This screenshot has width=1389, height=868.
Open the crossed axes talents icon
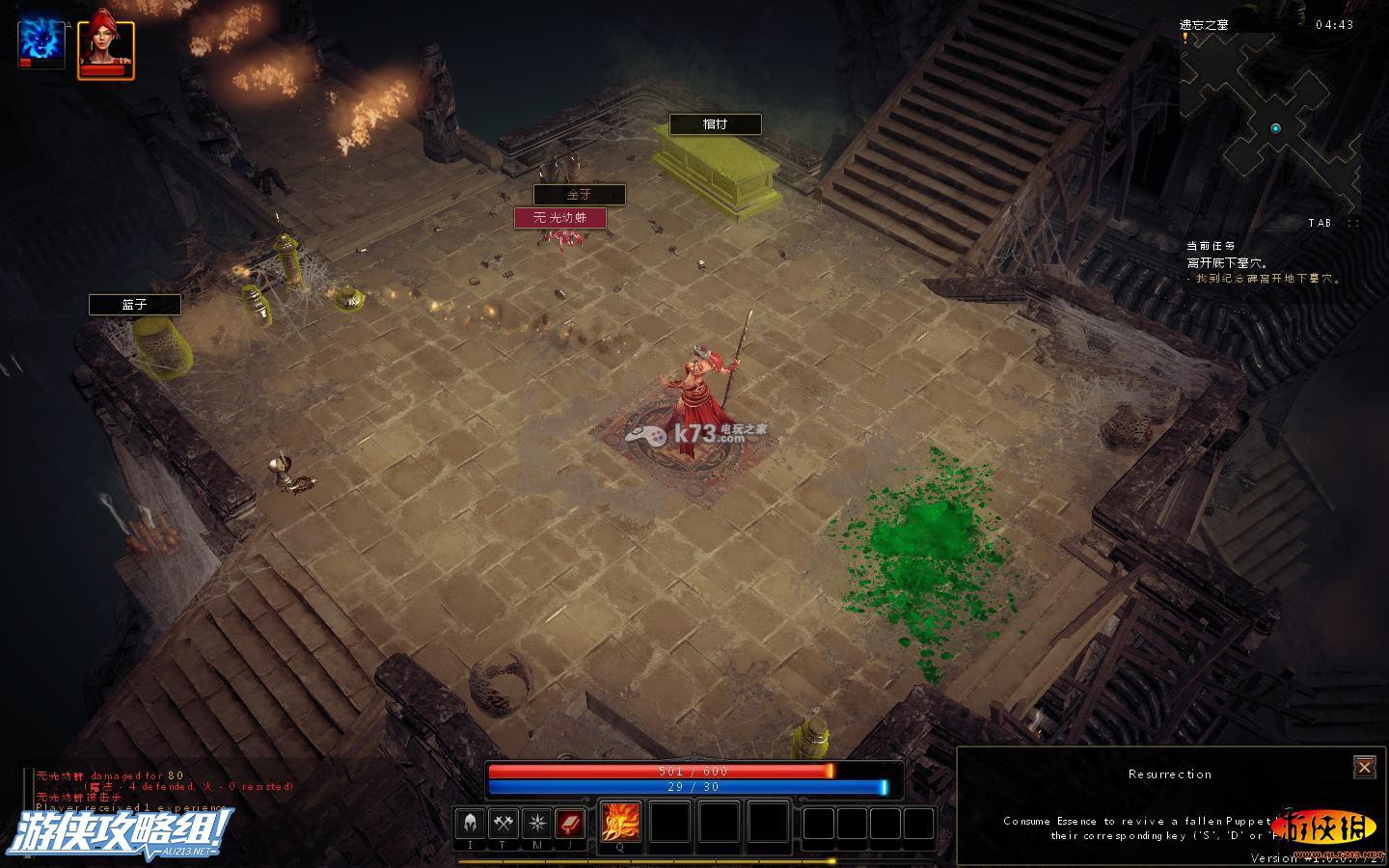point(503,823)
